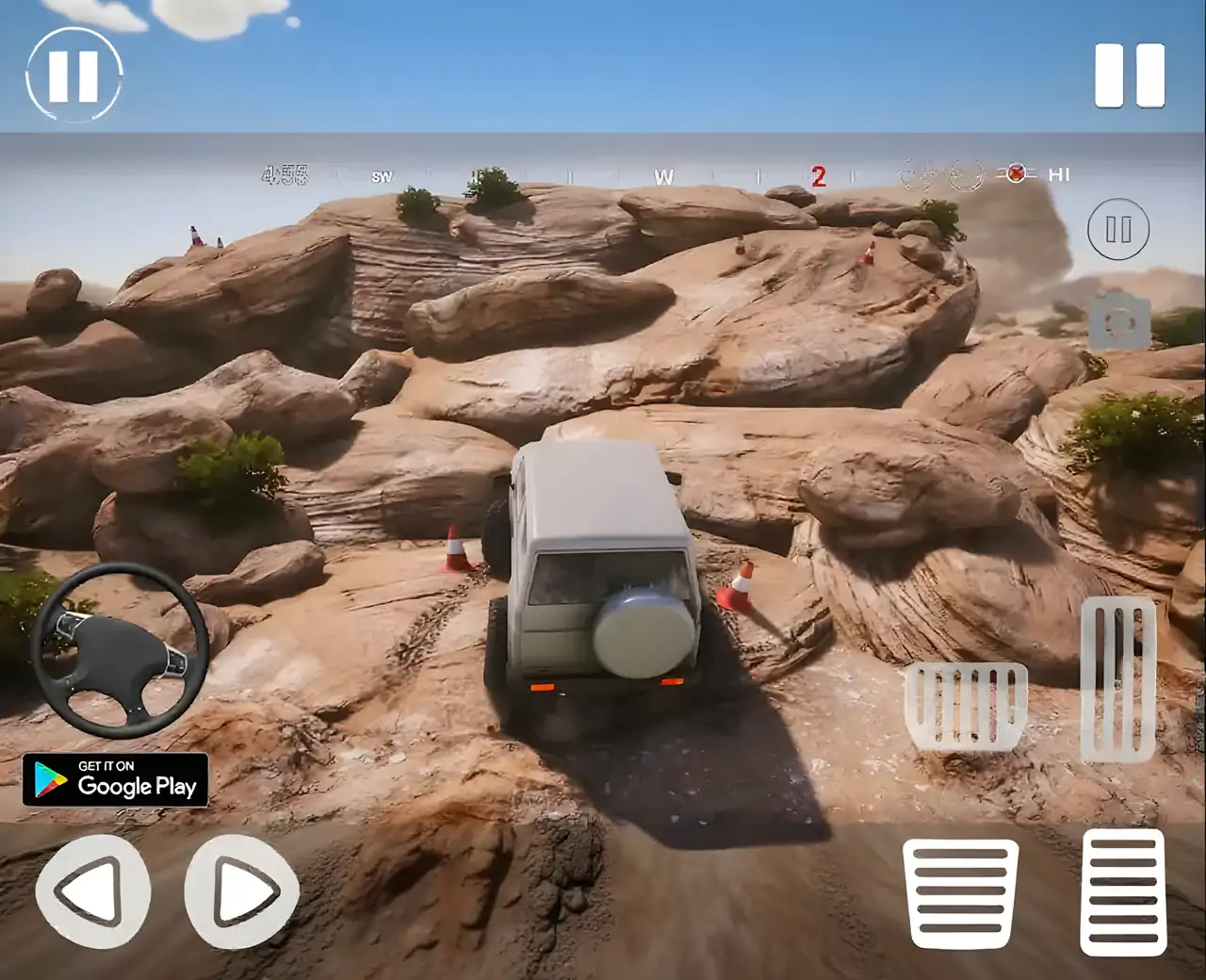
Task: Tap the W marker on compass strip
Action: tap(663, 175)
